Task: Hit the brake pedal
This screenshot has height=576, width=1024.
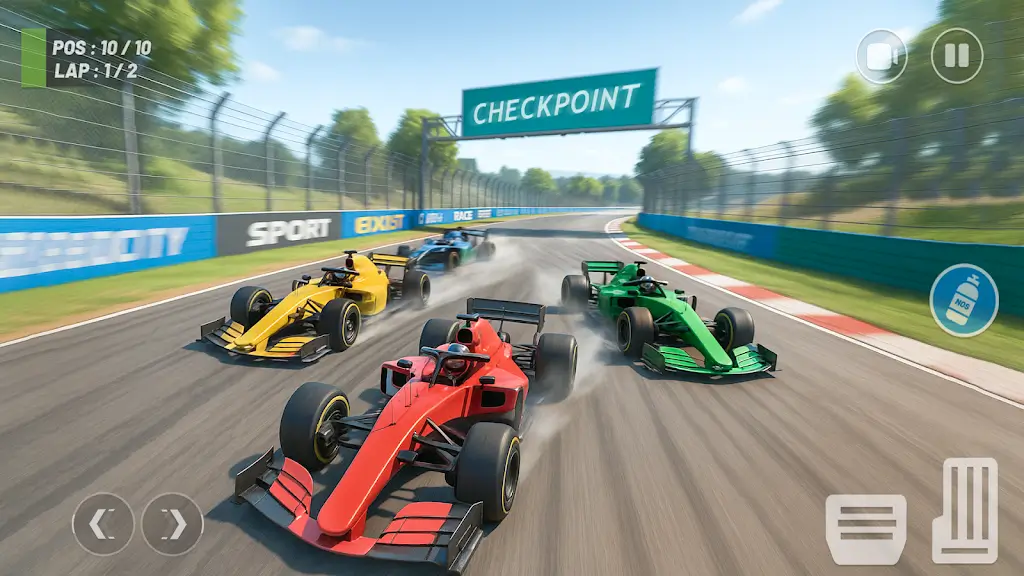Action: (x=865, y=529)
